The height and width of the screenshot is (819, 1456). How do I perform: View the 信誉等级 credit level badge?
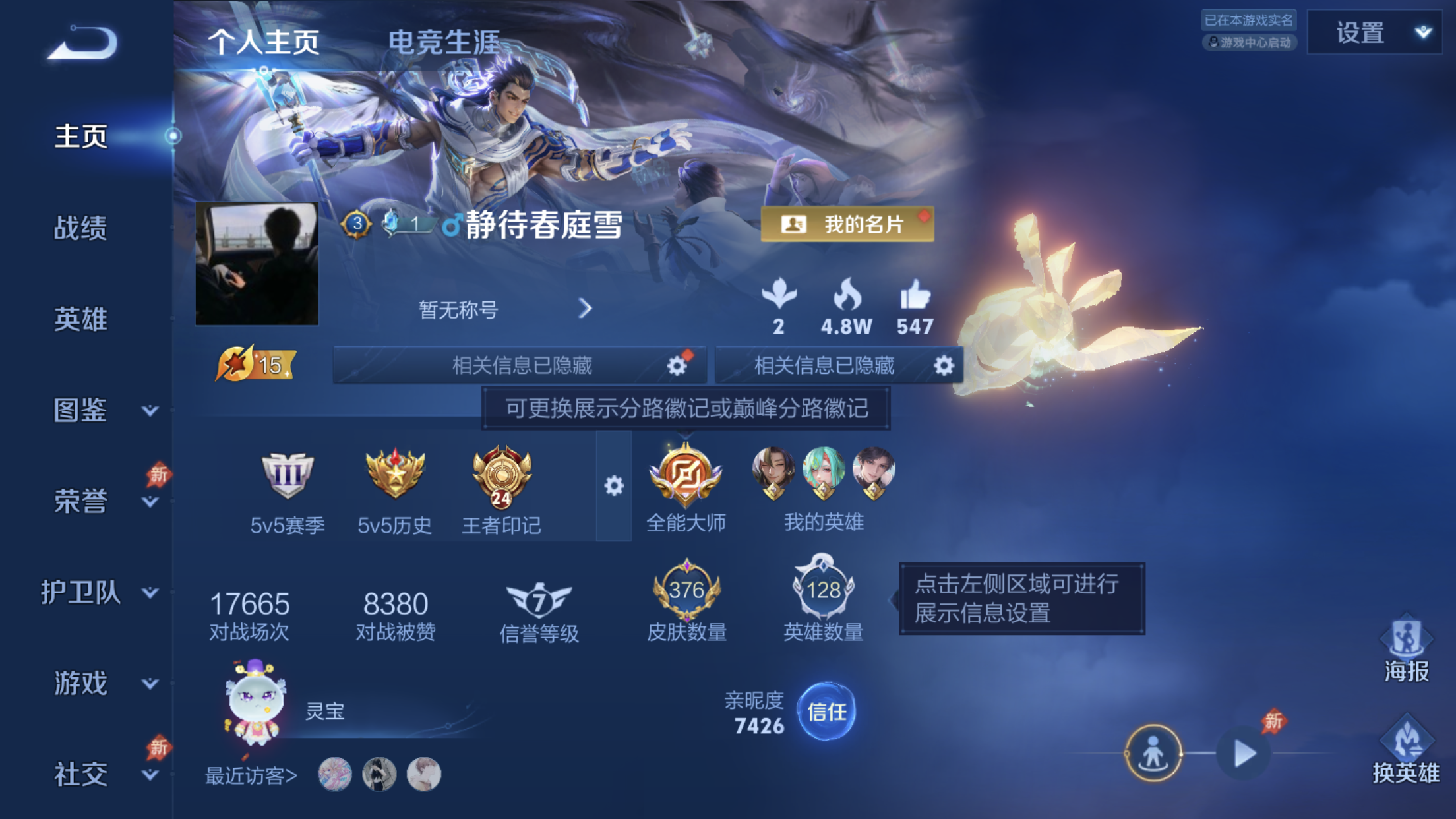pos(541,600)
